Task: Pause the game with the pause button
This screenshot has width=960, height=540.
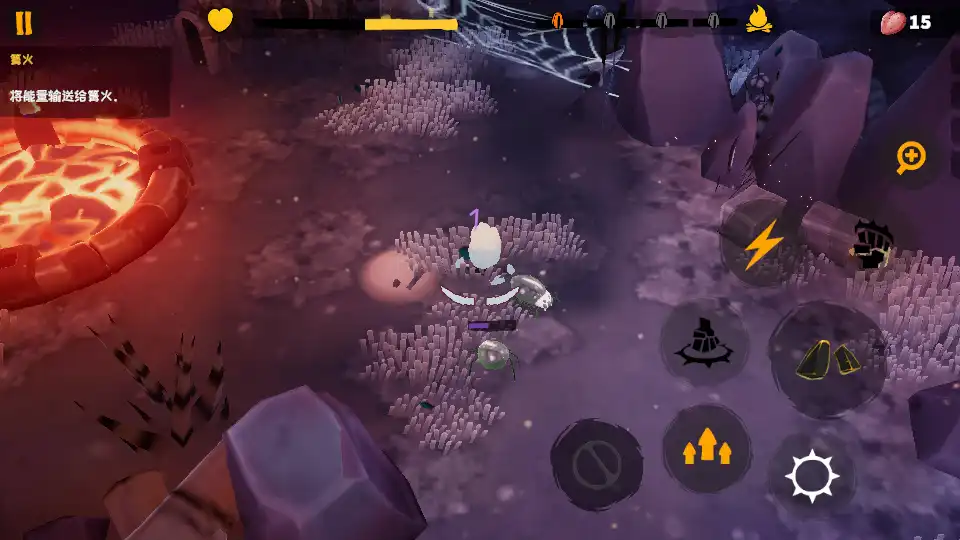Action: (23, 23)
